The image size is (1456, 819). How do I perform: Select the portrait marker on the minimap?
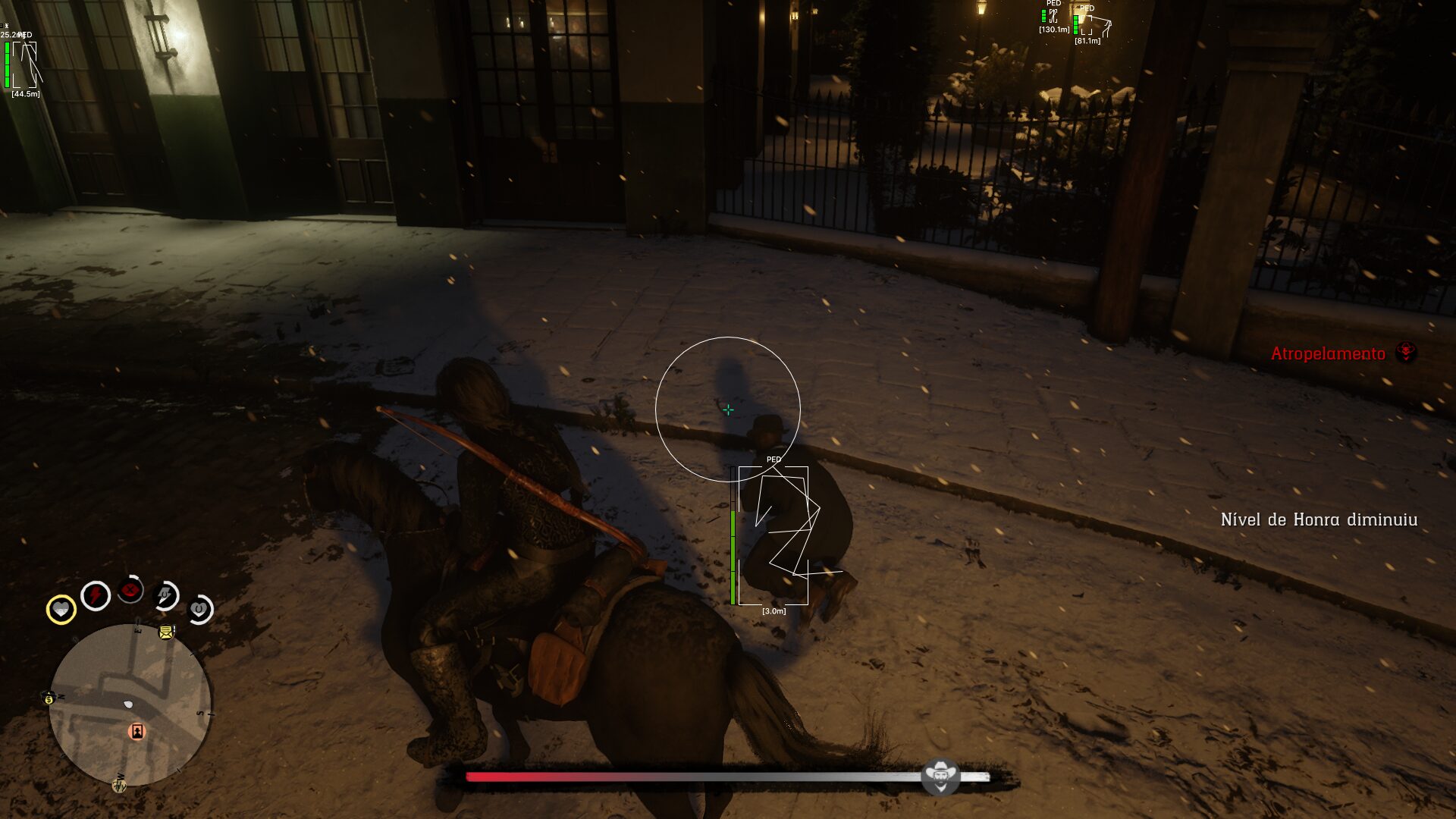(137, 731)
